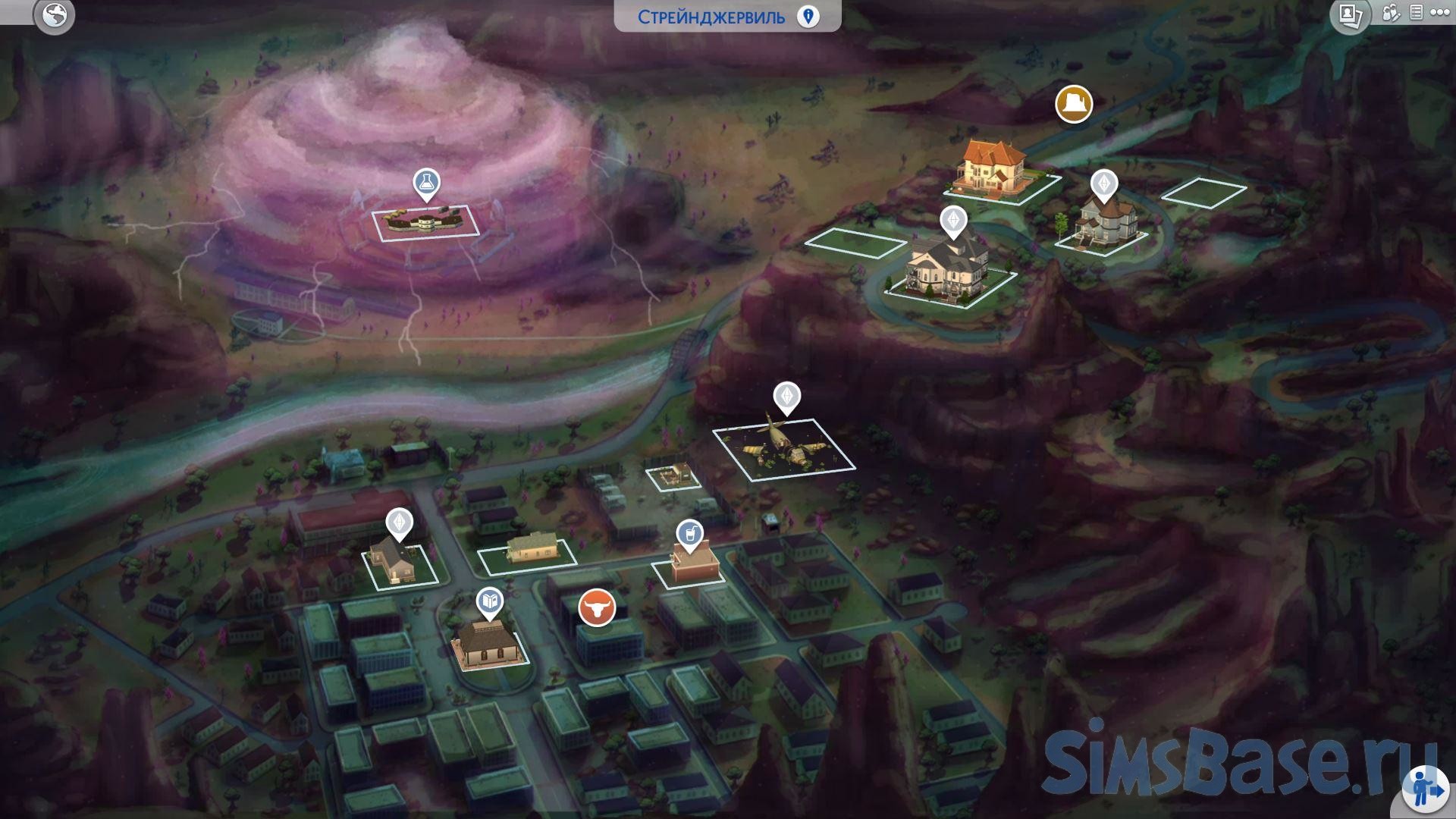Open the list panel icon
The height and width of the screenshot is (819, 1456).
click(1416, 13)
